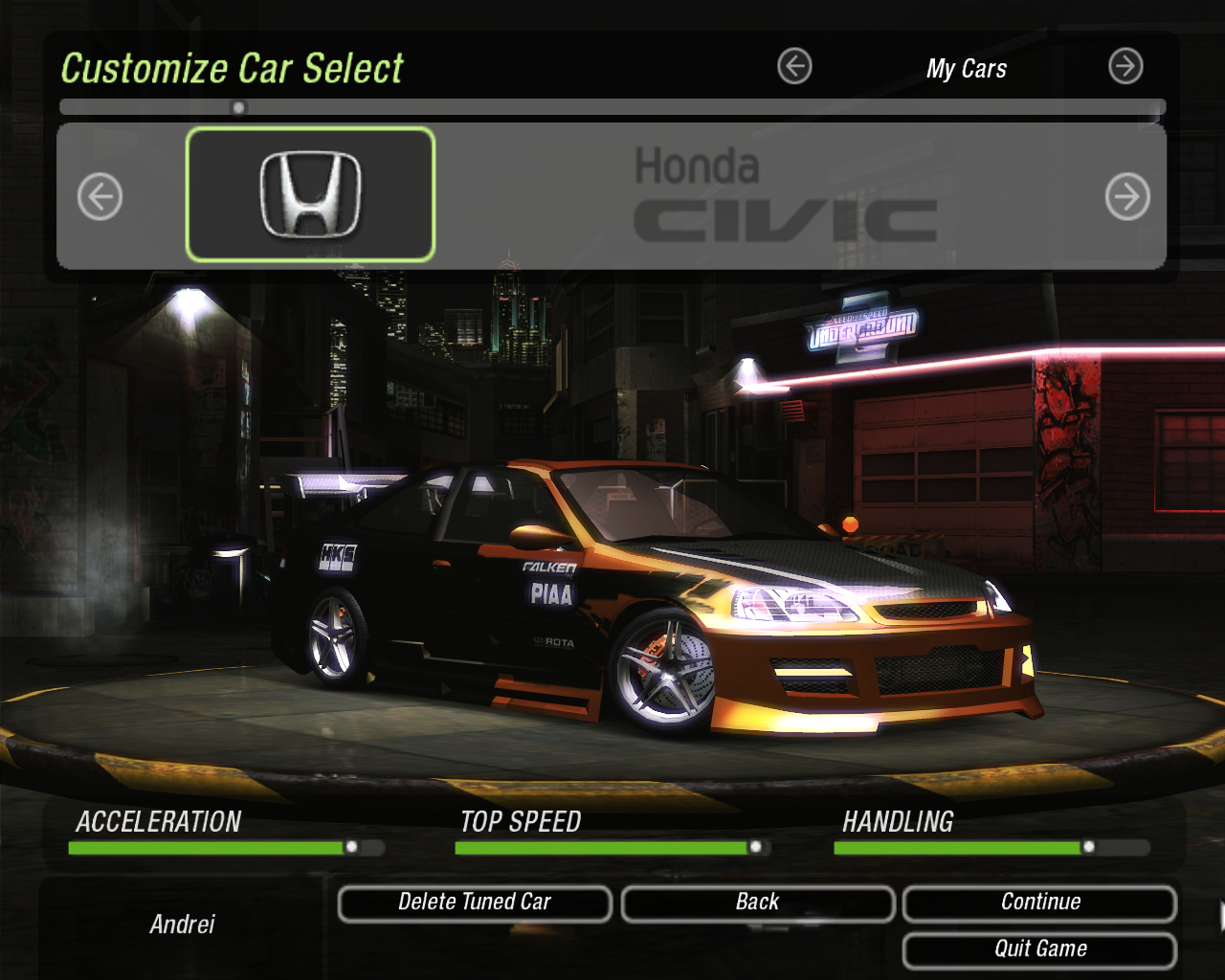Show the previous car in the list
The image size is (1225, 980).
(x=100, y=197)
